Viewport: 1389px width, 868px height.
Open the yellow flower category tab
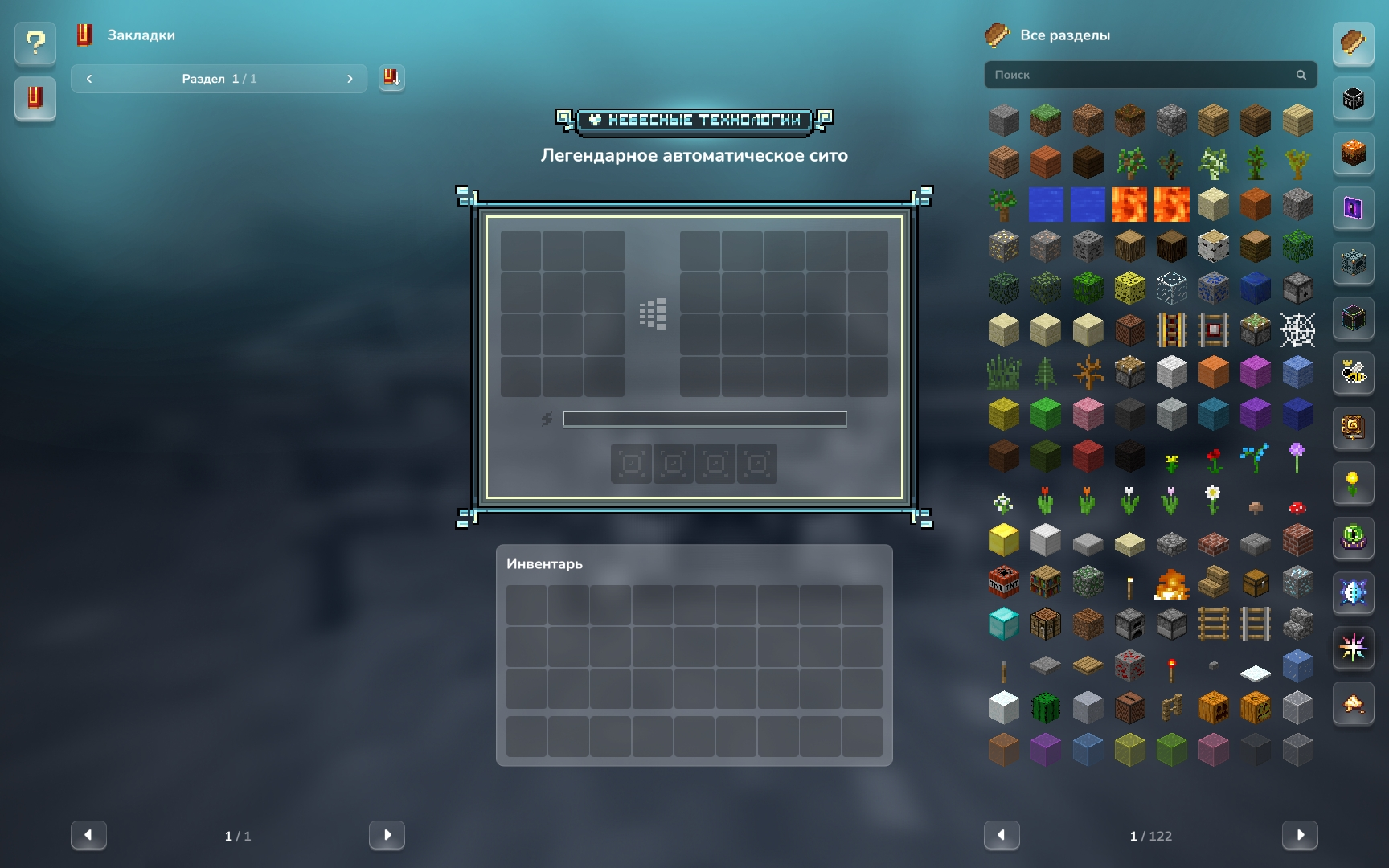tap(1354, 482)
